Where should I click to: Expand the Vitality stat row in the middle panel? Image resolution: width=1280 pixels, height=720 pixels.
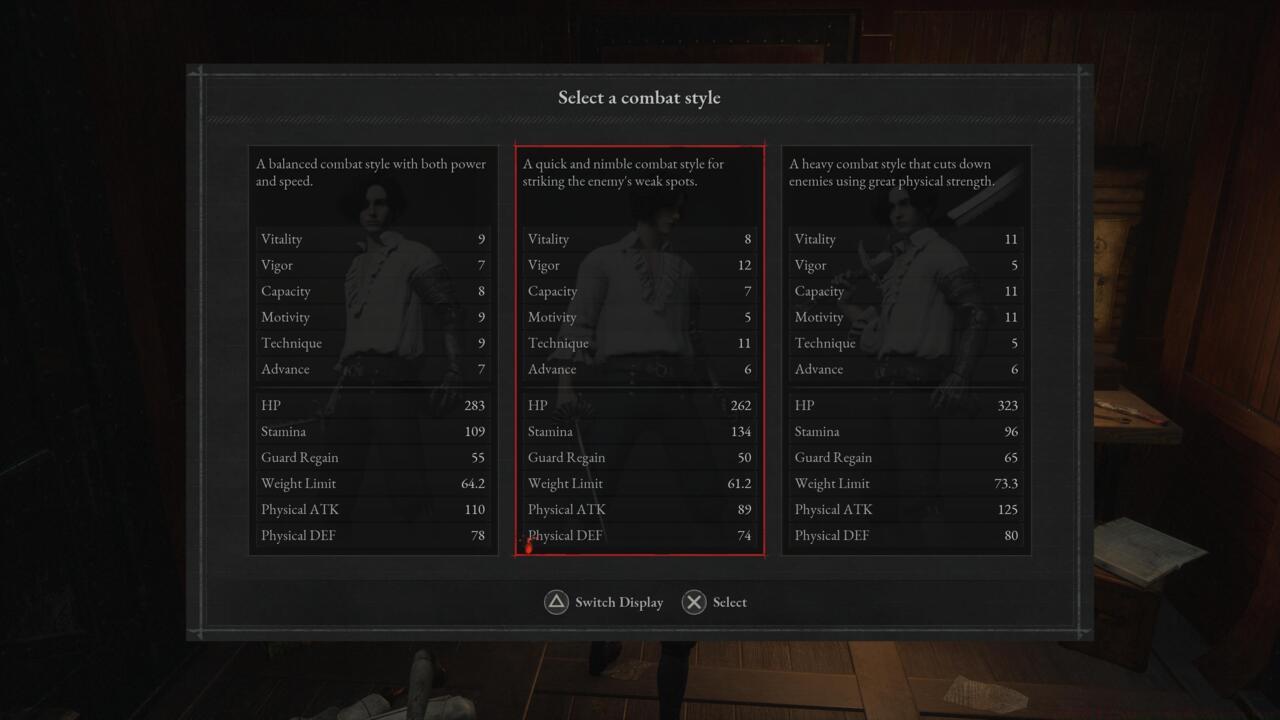coord(640,239)
